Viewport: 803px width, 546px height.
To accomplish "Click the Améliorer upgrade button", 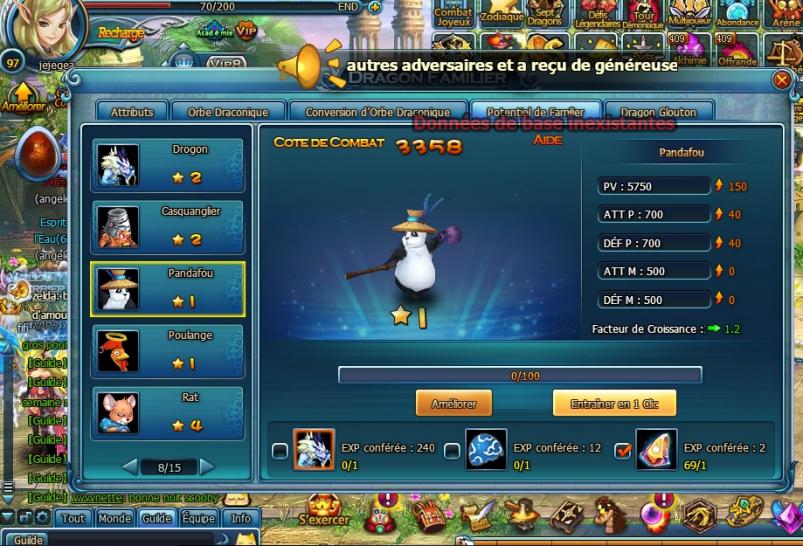I will tap(454, 403).
